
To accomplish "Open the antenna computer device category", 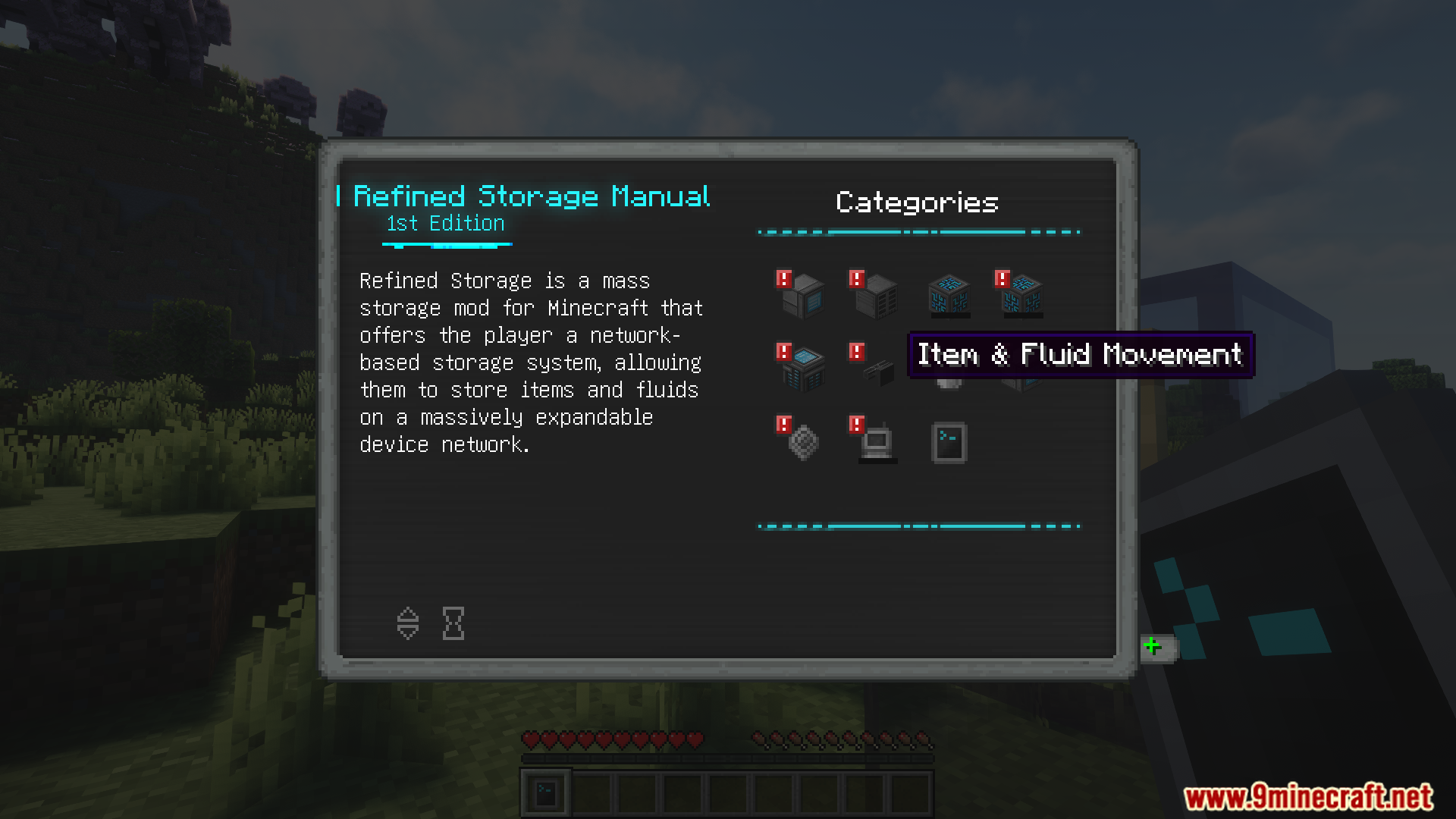I will tap(875, 441).
